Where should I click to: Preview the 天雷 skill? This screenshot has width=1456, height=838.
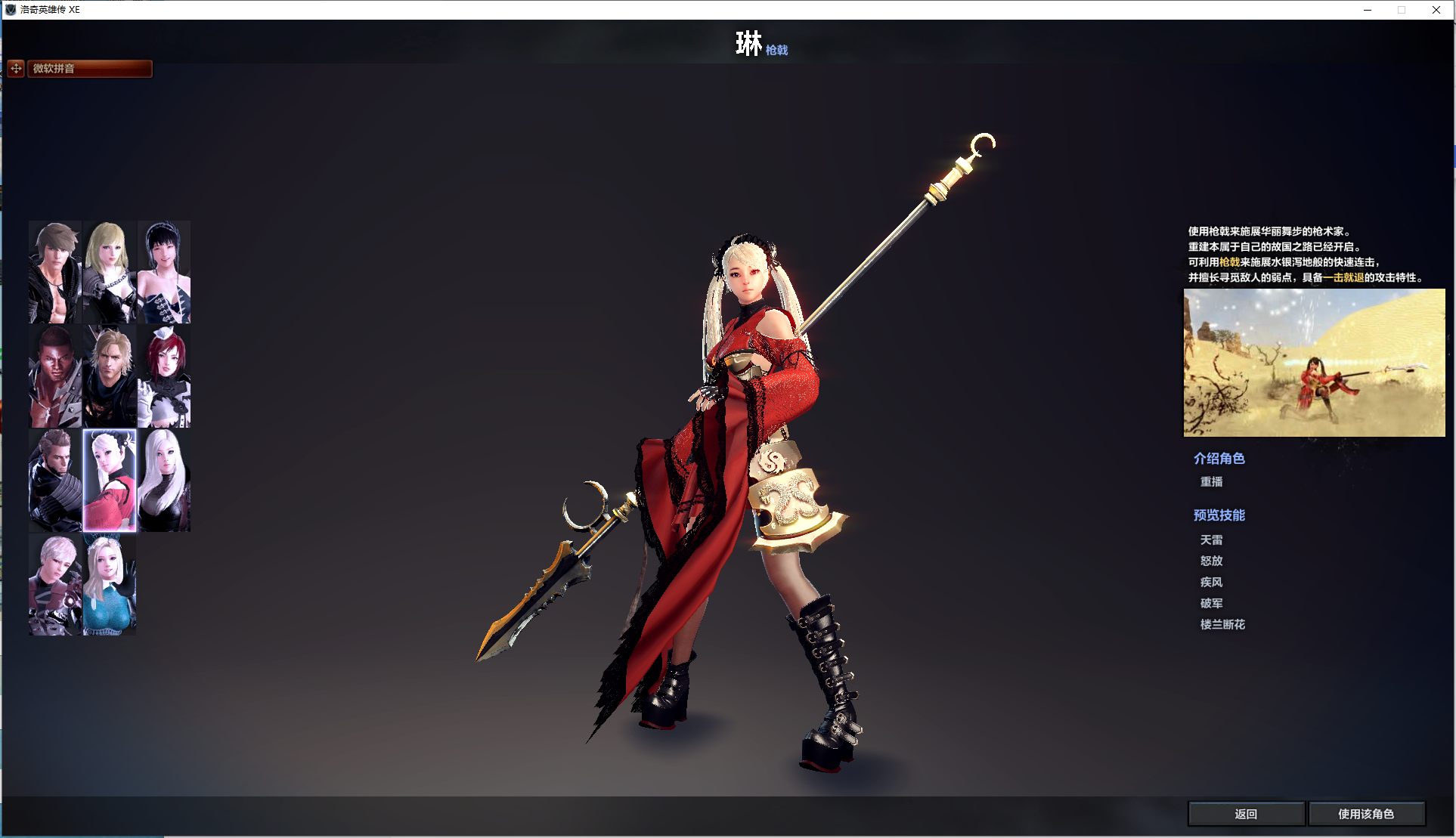click(x=1211, y=540)
